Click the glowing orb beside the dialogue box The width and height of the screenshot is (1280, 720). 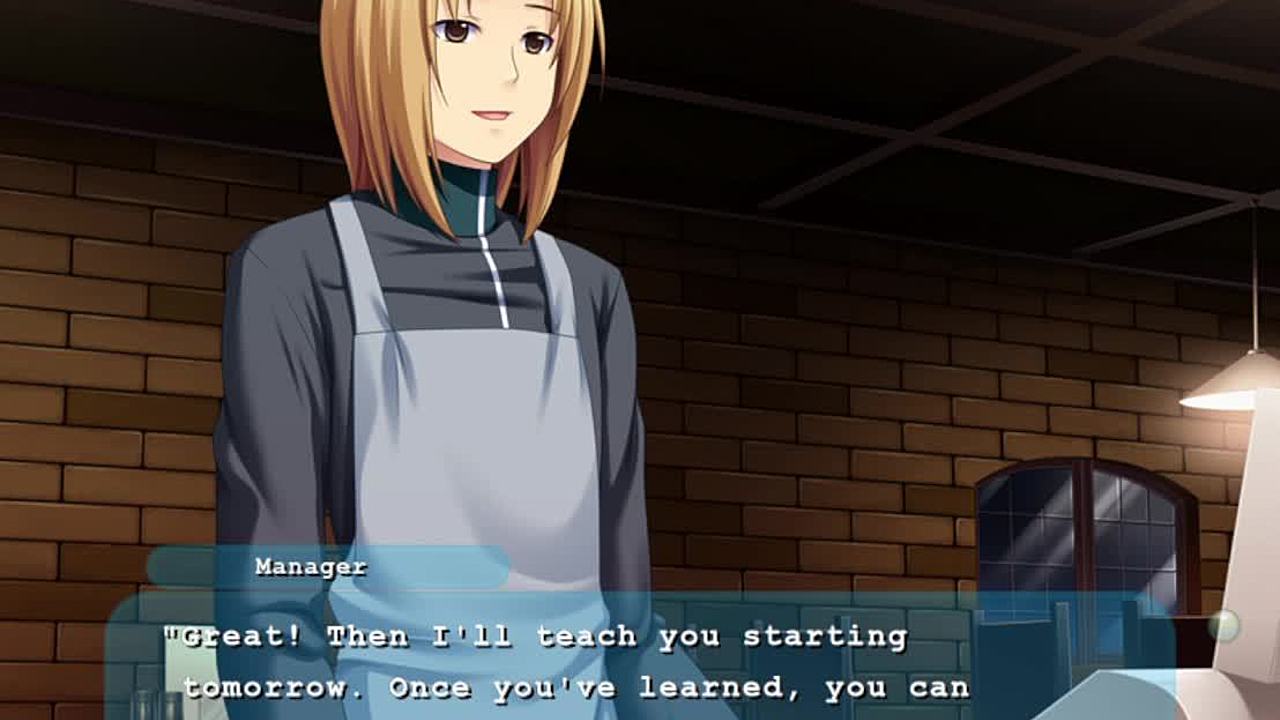[x=1222, y=627]
